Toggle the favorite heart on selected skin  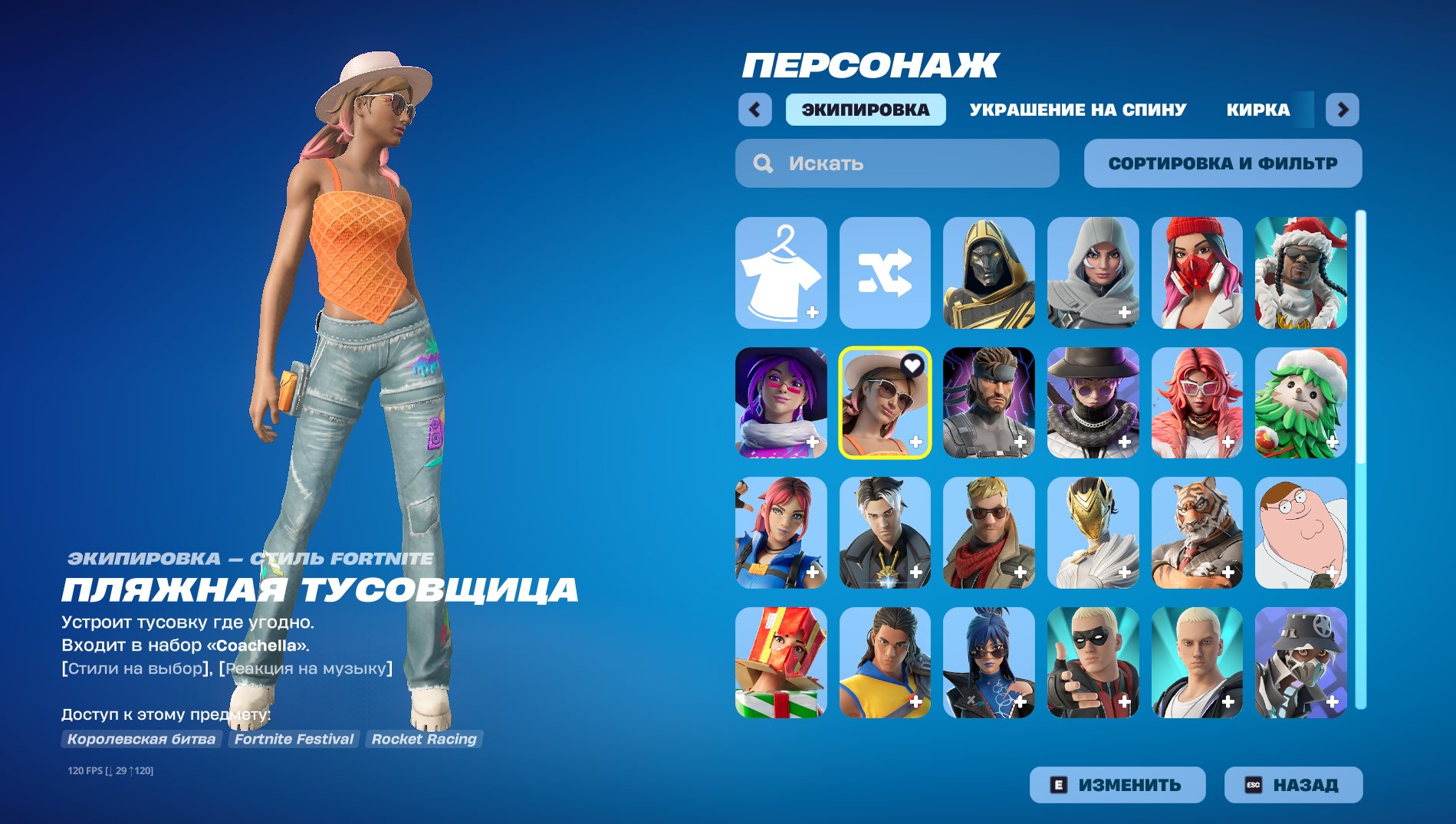pos(911,365)
